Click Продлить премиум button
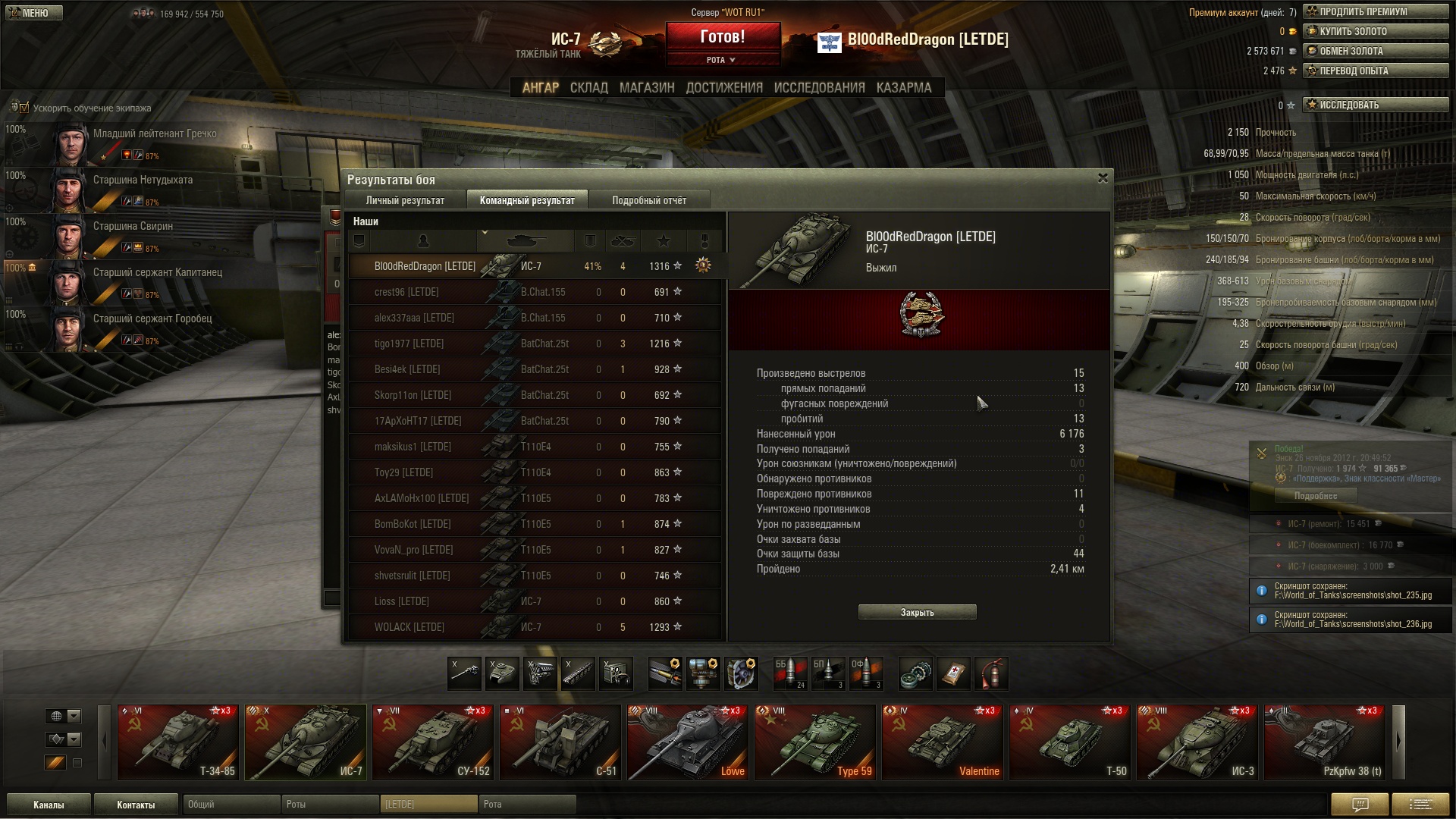1456x819 pixels. click(1376, 11)
